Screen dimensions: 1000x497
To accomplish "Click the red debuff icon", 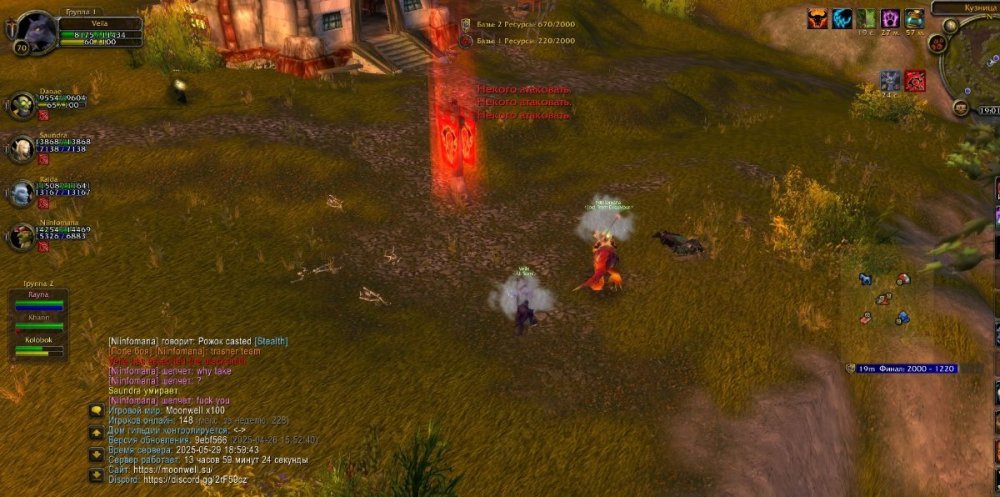I will click(x=915, y=81).
